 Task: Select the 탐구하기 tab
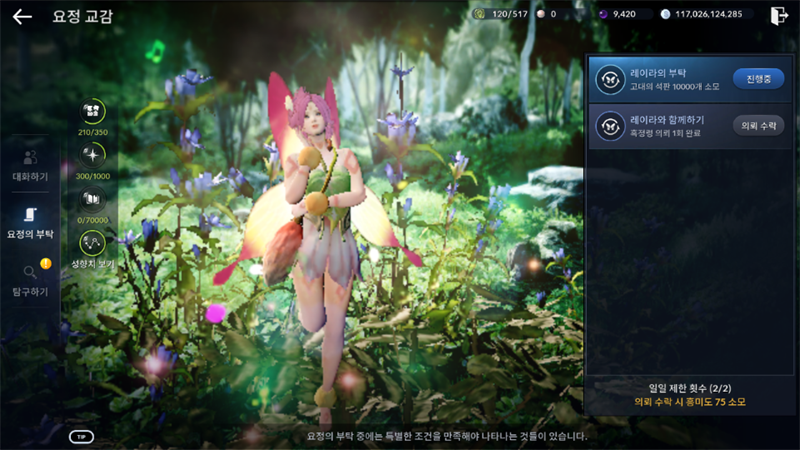click(30, 280)
